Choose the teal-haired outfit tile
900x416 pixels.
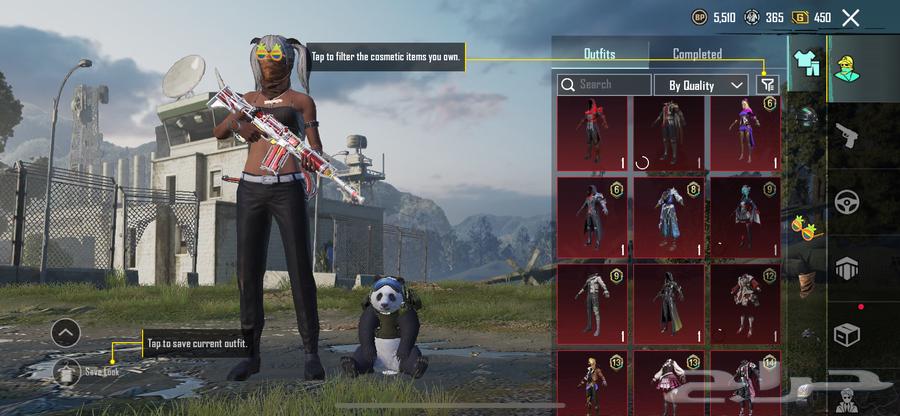coord(744,216)
